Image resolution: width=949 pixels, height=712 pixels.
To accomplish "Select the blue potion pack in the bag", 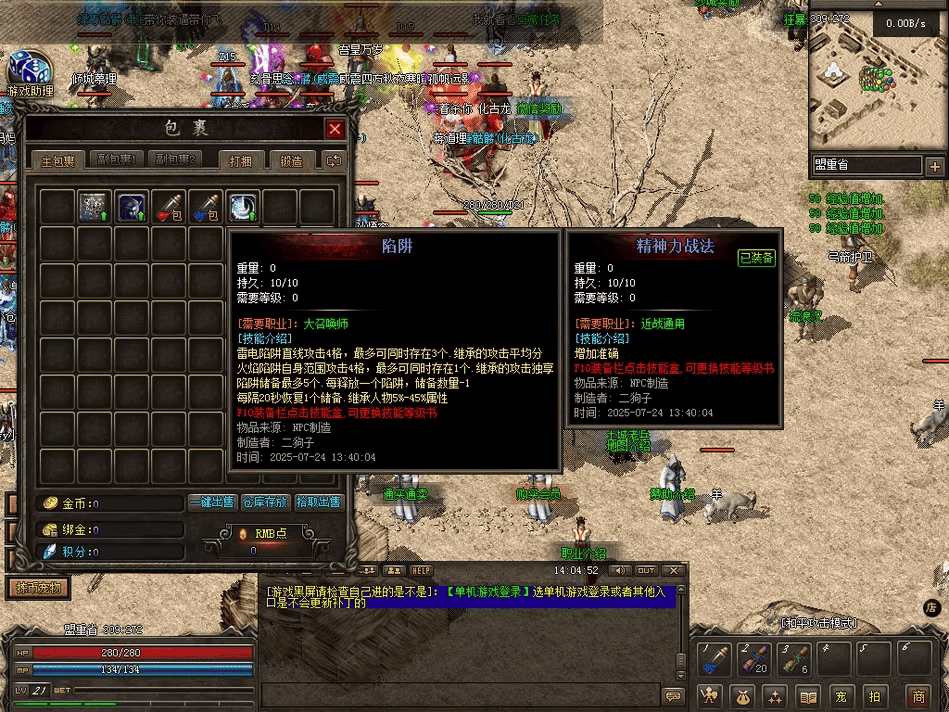I will pos(206,207).
